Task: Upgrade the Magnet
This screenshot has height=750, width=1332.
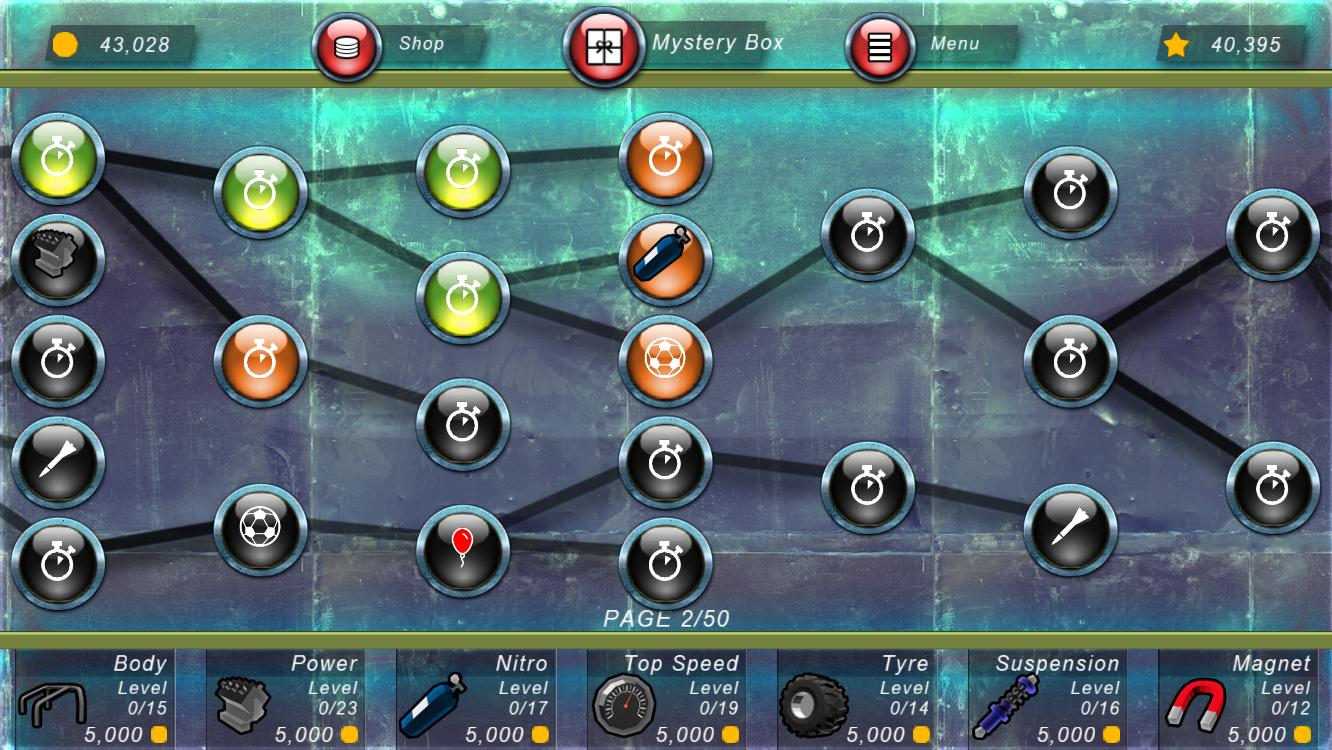Action: [1237, 698]
